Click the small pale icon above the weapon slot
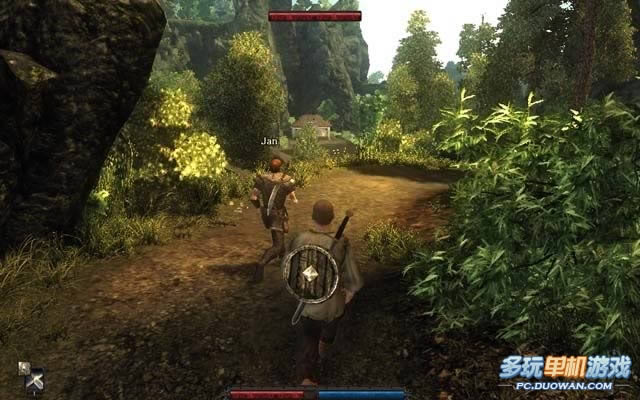This screenshot has width=640, height=400. coord(24,367)
